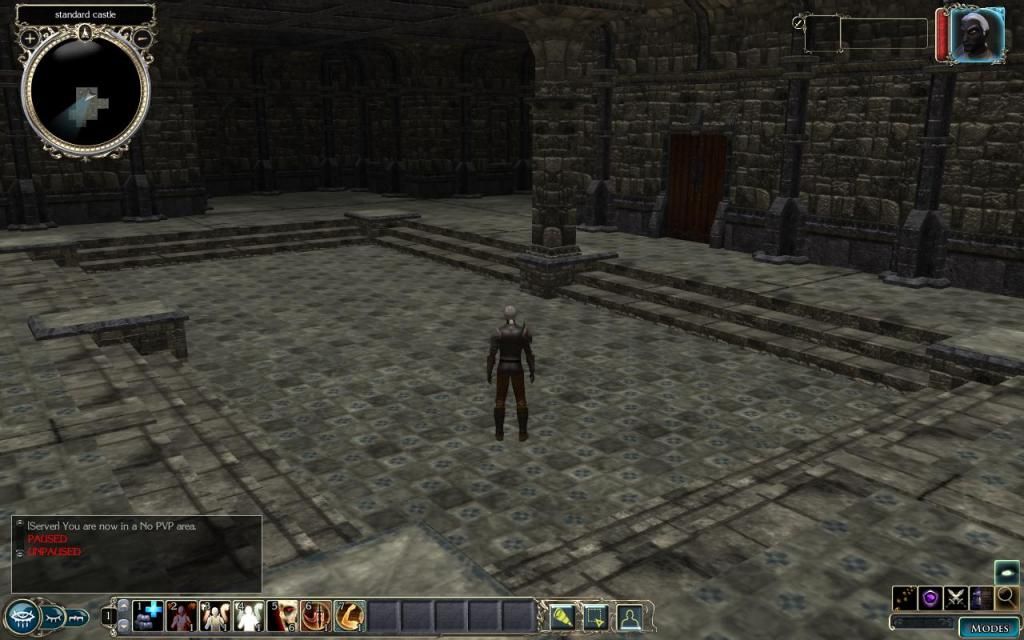Image resolution: width=1024 pixels, height=640 pixels.
Task: Click the crossed swords icon
Action: 956,597
